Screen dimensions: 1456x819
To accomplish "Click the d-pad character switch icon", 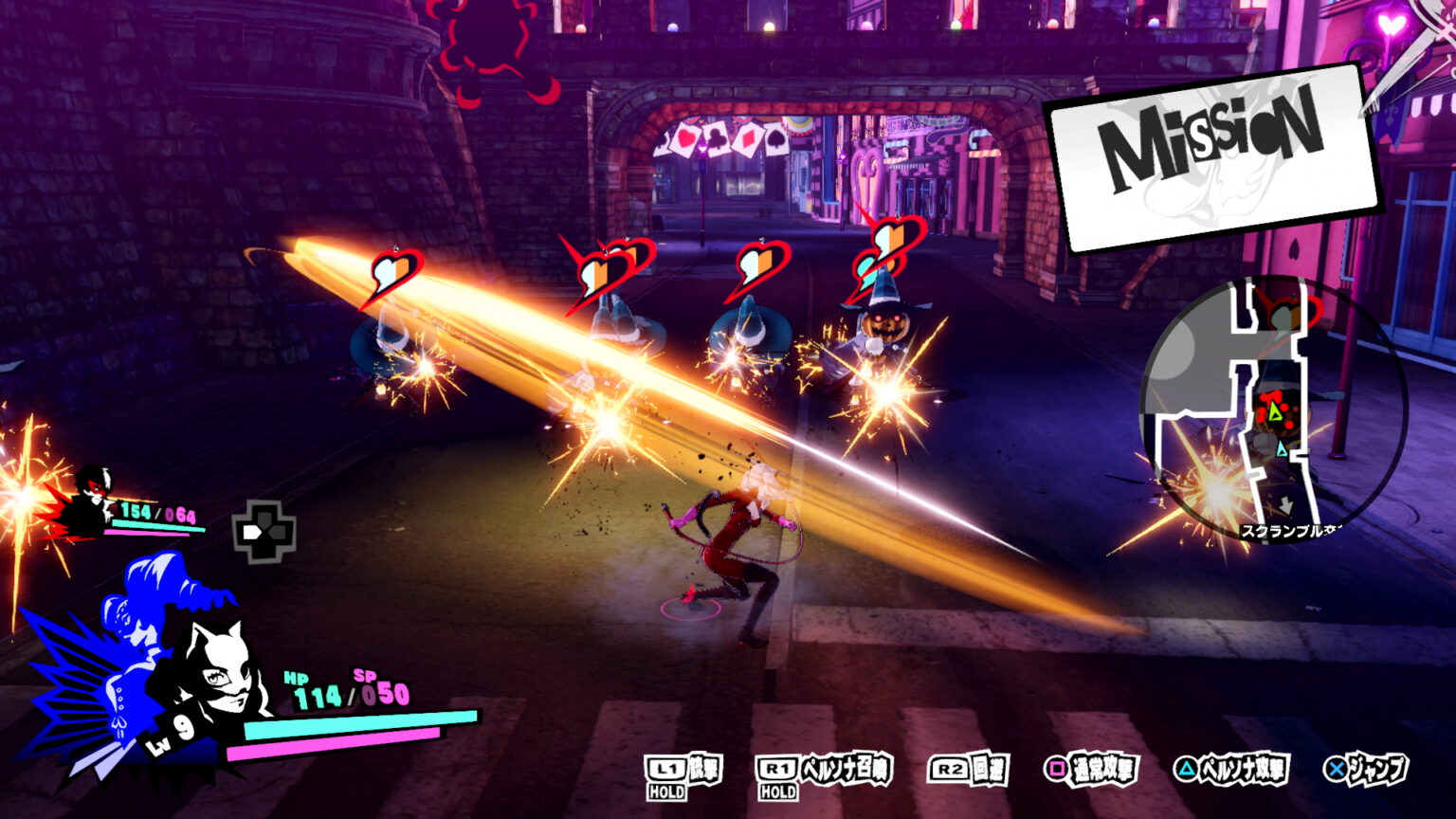I will (x=264, y=532).
